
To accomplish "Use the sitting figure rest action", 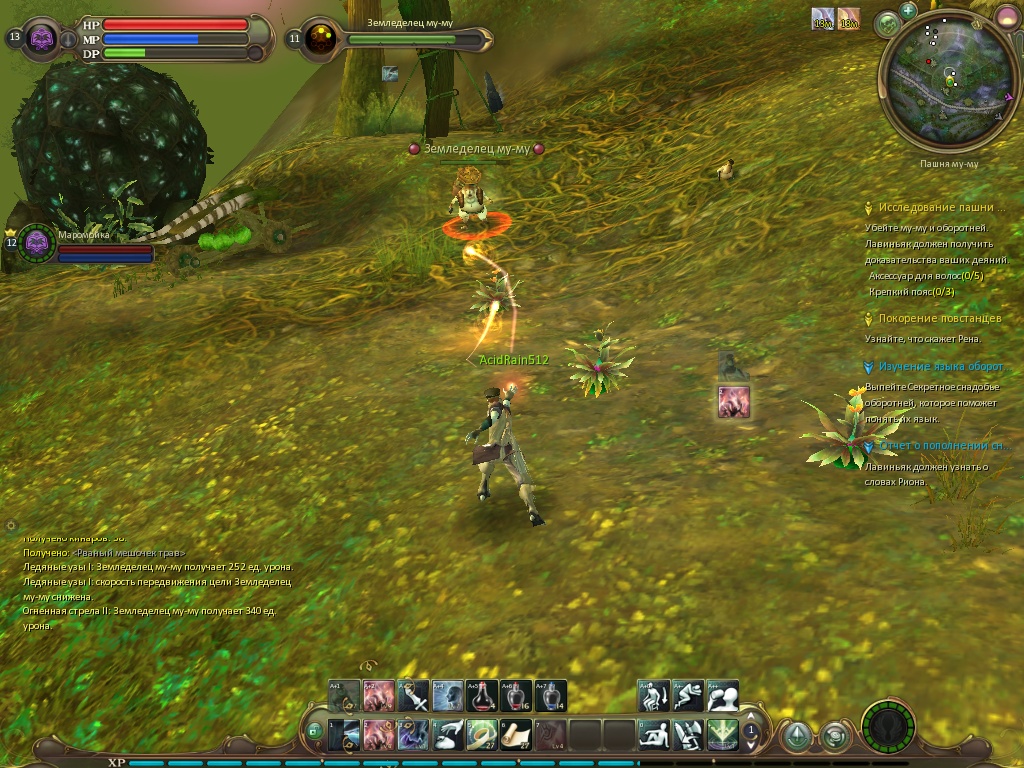I will click(655, 735).
